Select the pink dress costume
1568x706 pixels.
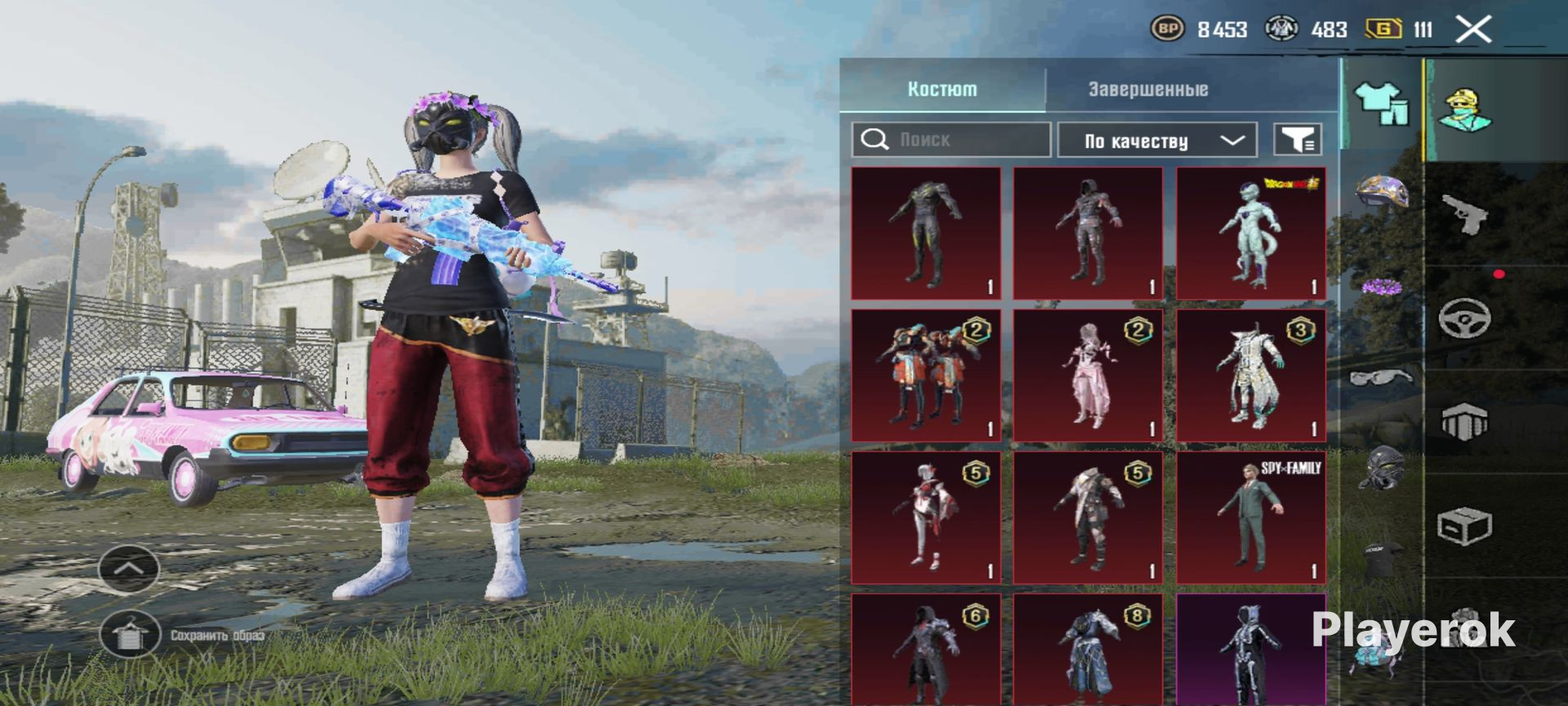tap(1088, 376)
